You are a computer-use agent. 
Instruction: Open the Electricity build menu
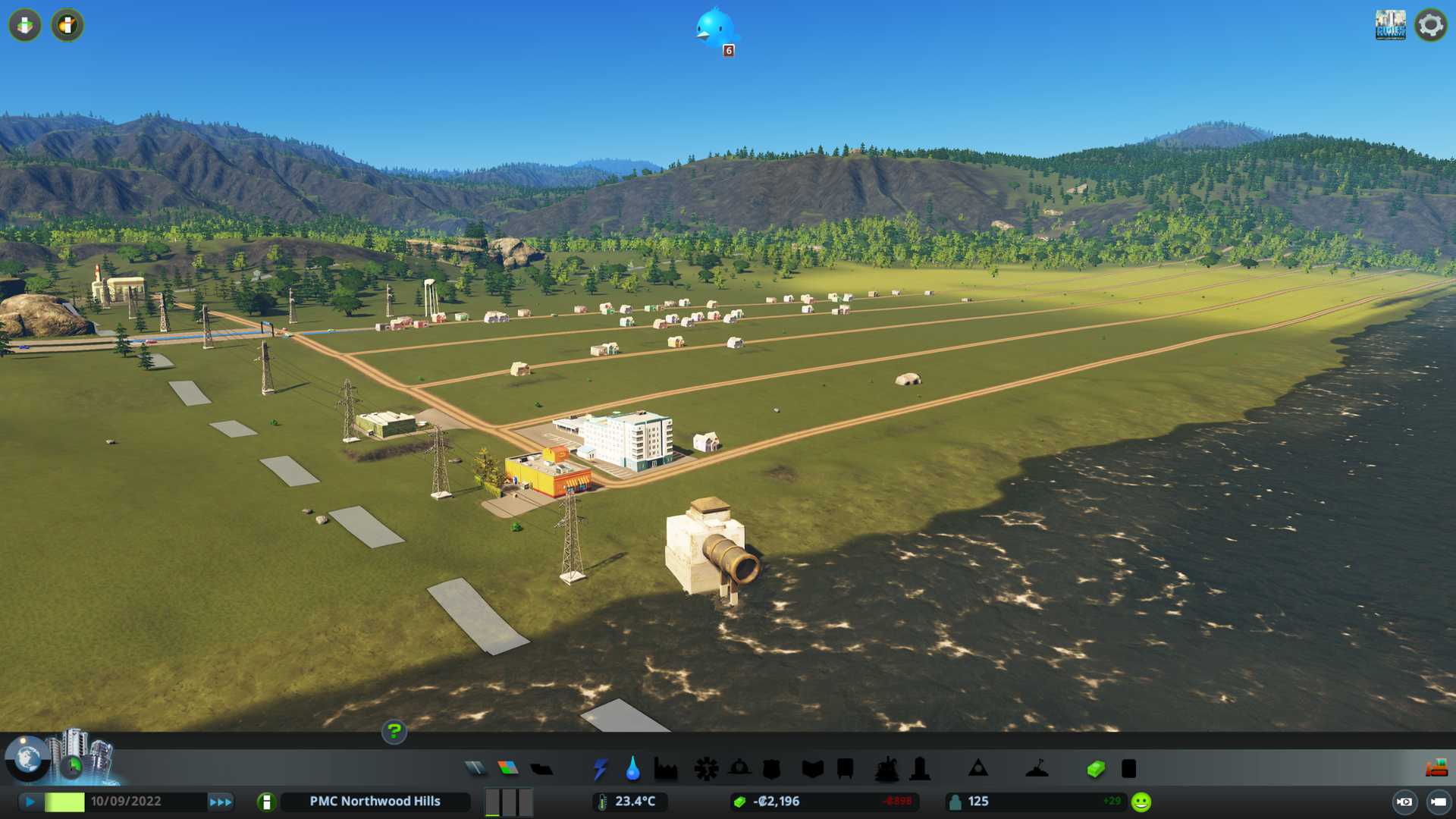pos(600,769)
